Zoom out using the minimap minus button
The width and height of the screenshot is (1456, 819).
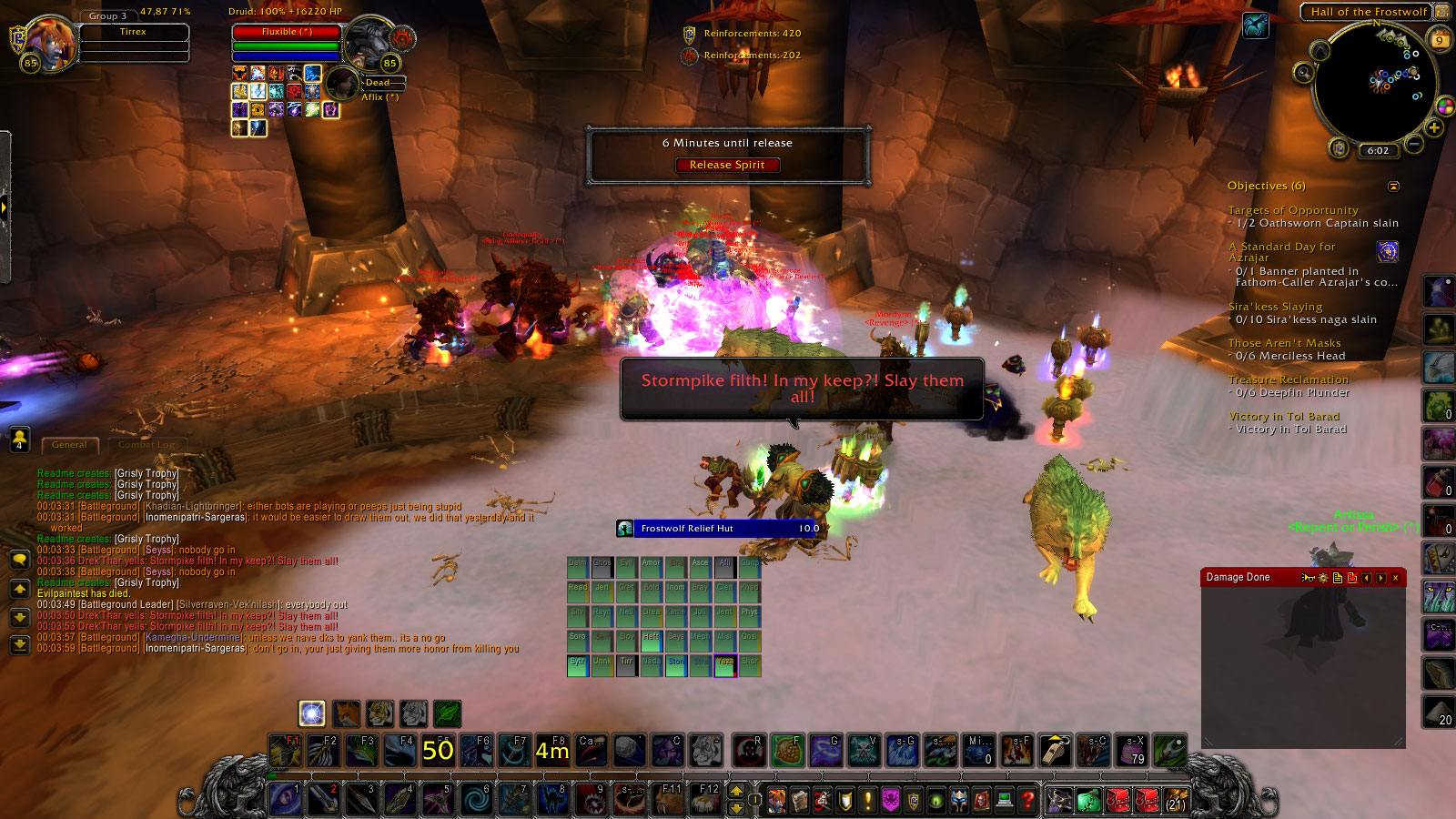(1413, 144)
